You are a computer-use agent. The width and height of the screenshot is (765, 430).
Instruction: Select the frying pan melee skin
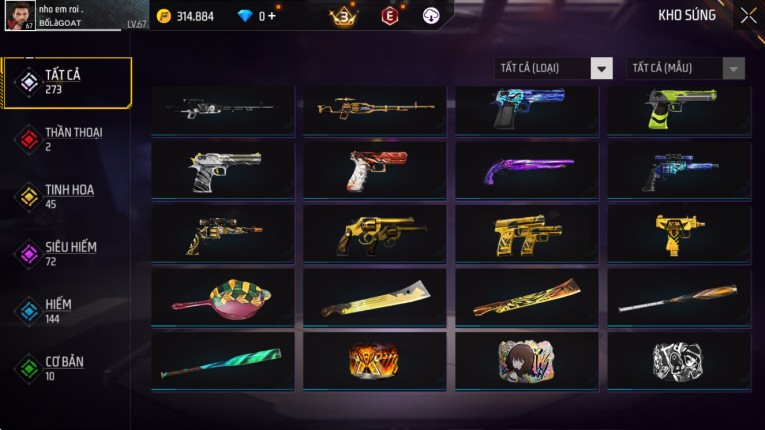pyautogui.click(x=223, y=297)
